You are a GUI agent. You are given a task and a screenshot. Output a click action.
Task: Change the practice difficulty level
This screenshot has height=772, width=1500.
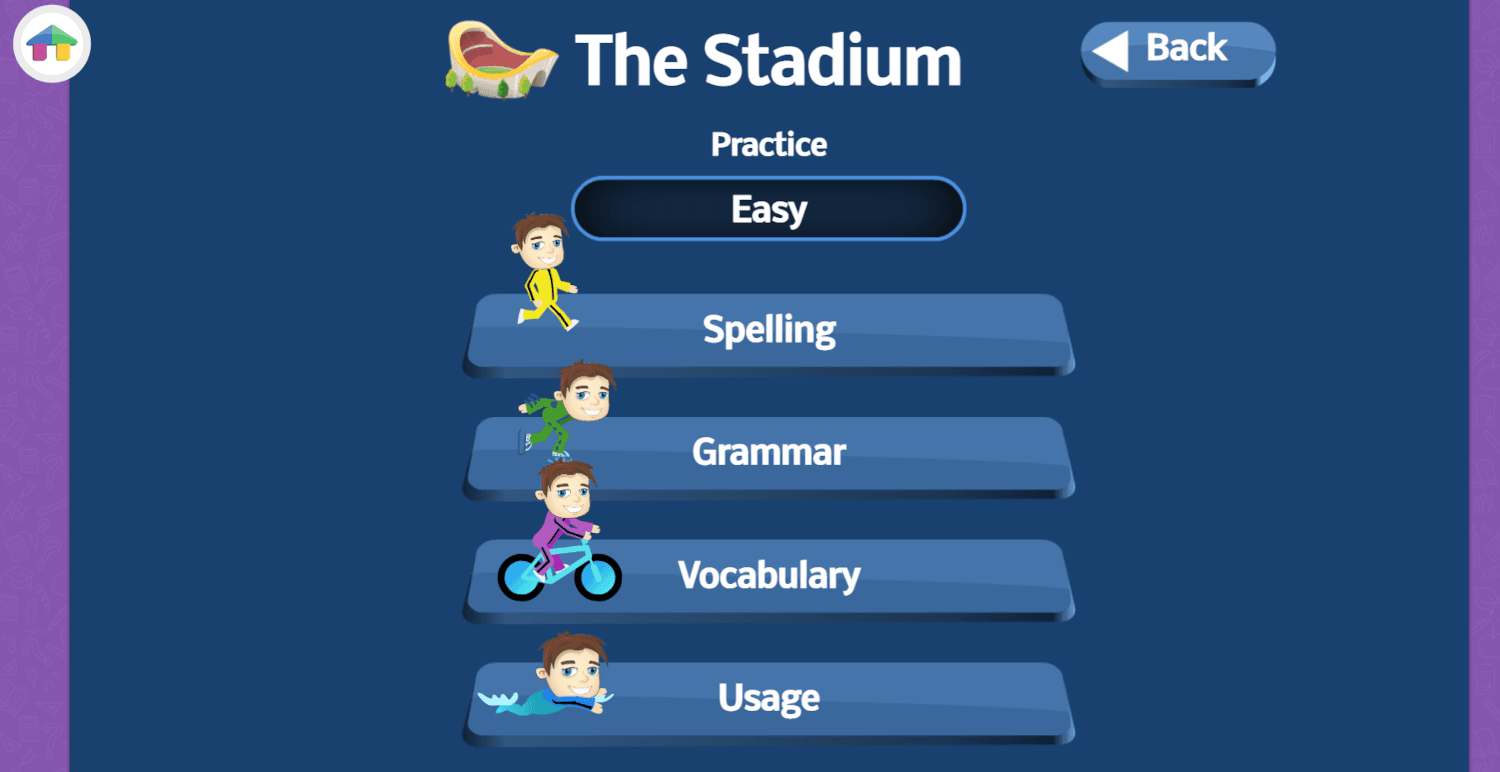768,208
